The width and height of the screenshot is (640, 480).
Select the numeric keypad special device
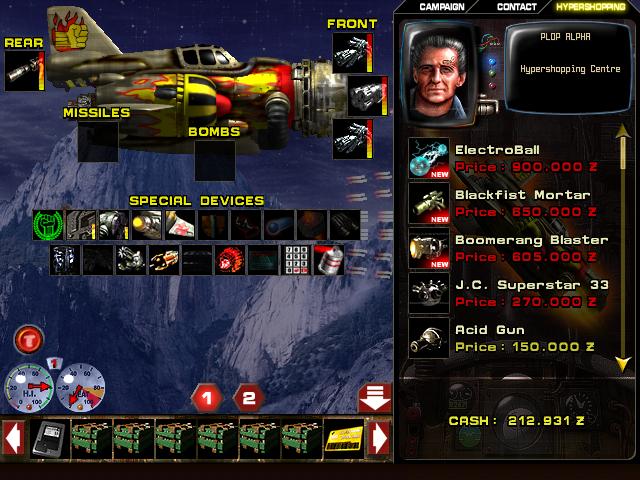296,260
